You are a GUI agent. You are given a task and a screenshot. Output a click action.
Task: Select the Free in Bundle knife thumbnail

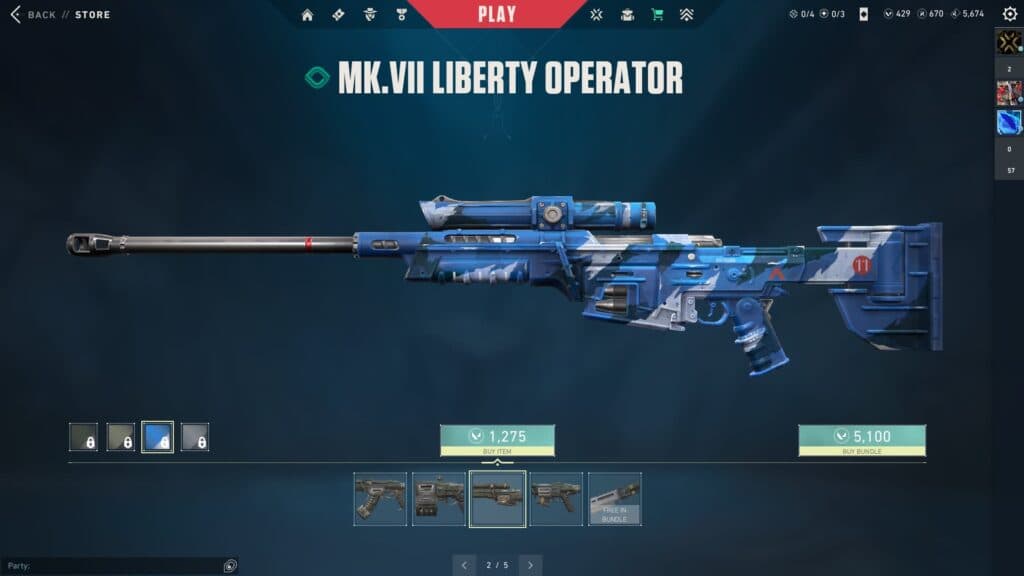[614, 499]
